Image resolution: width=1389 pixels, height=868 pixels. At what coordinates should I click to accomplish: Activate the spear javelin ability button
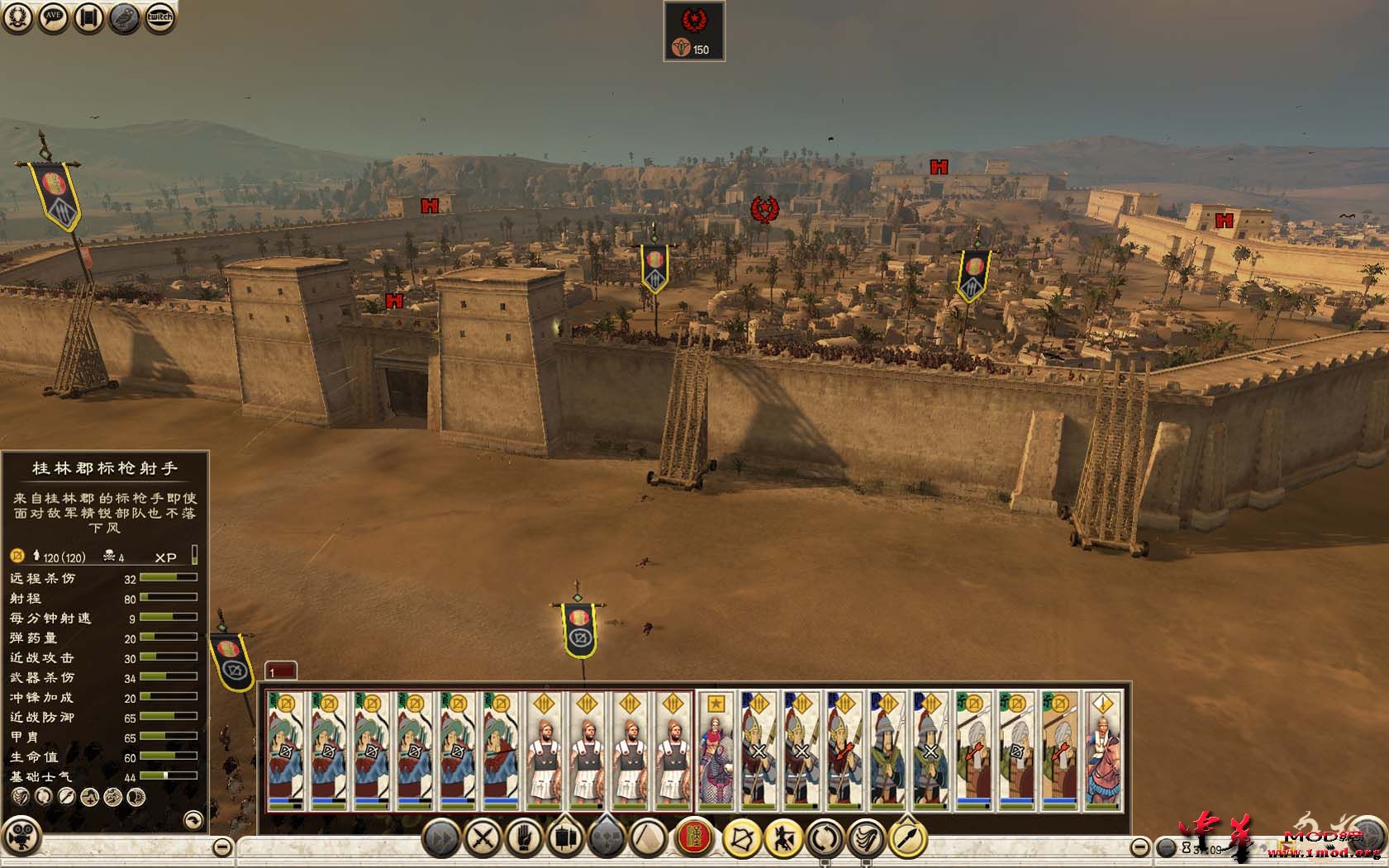click(907, 839)
